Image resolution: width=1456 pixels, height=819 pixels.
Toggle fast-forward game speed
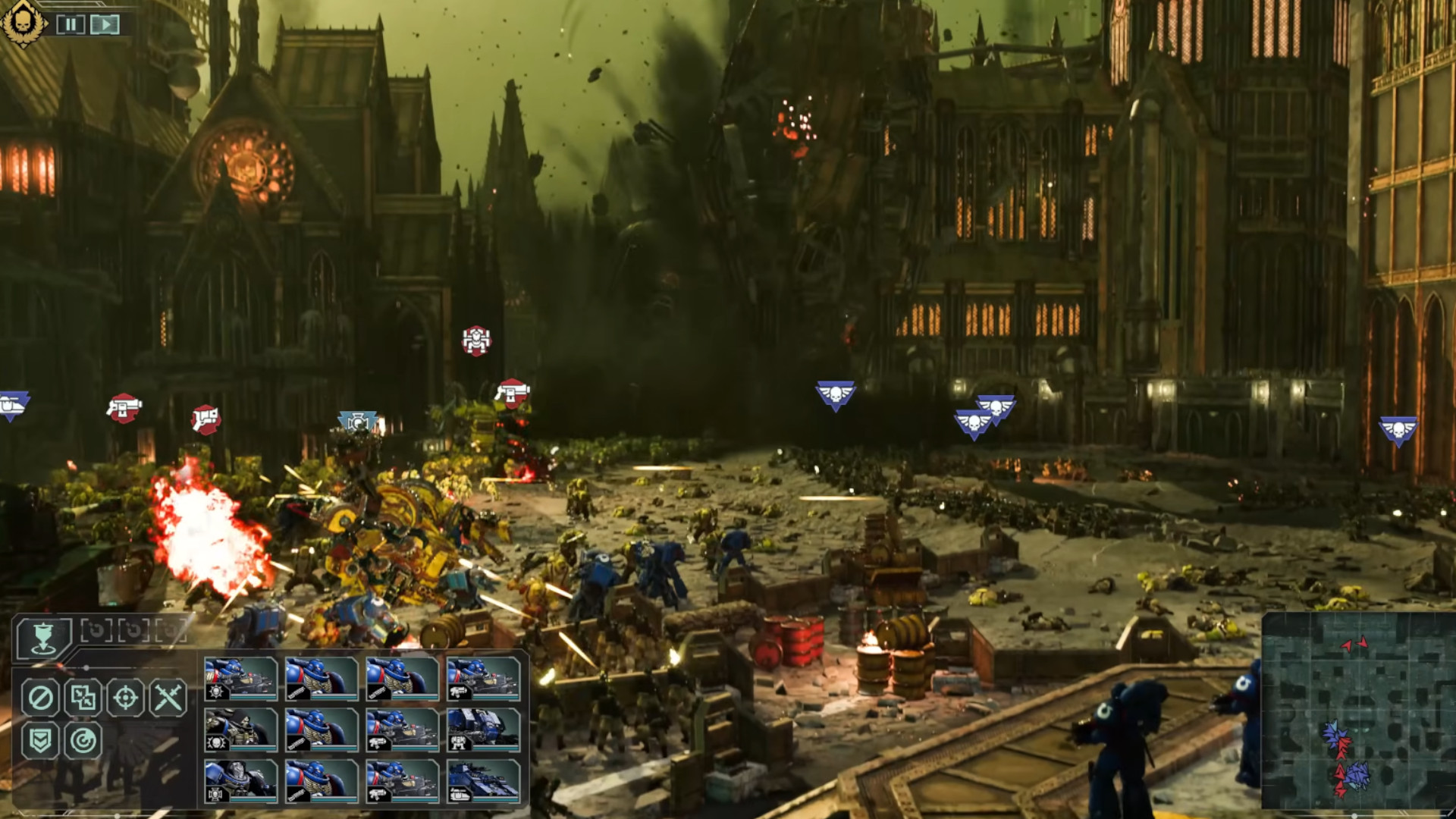(x=103, y=24)
